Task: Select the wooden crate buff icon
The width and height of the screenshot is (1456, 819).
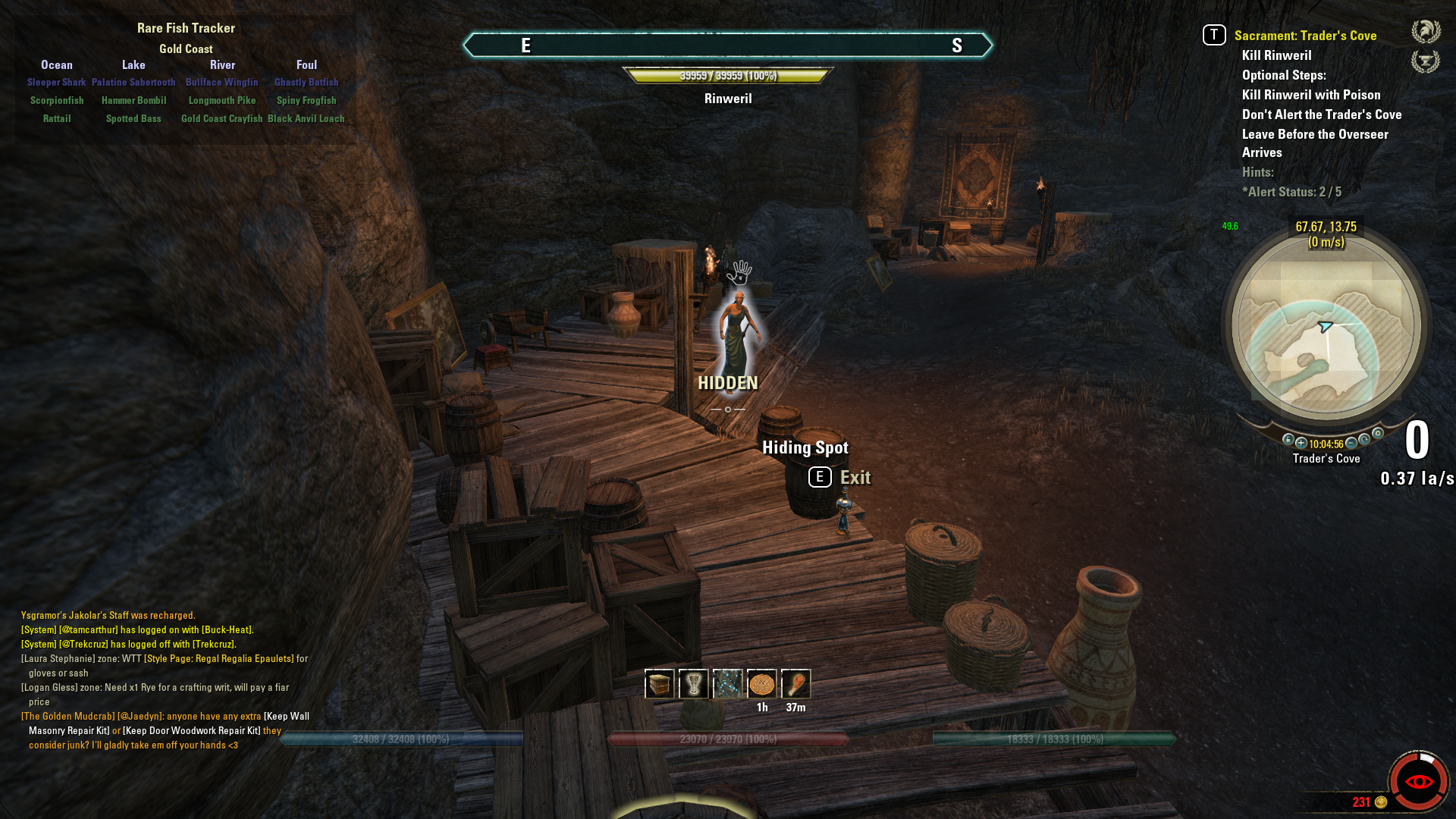Action: 659,684
